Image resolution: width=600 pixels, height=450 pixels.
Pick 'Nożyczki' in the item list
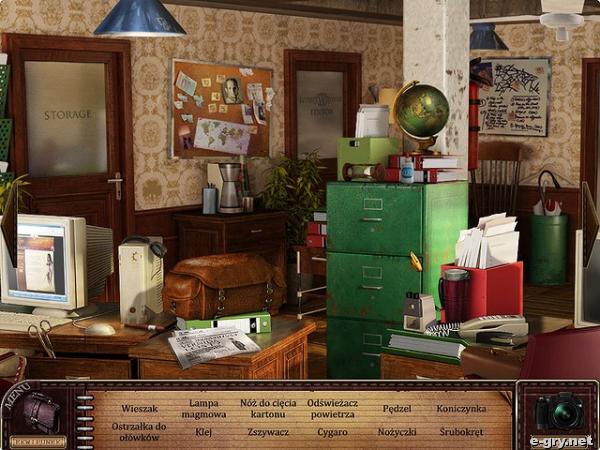tap(397, 432)
